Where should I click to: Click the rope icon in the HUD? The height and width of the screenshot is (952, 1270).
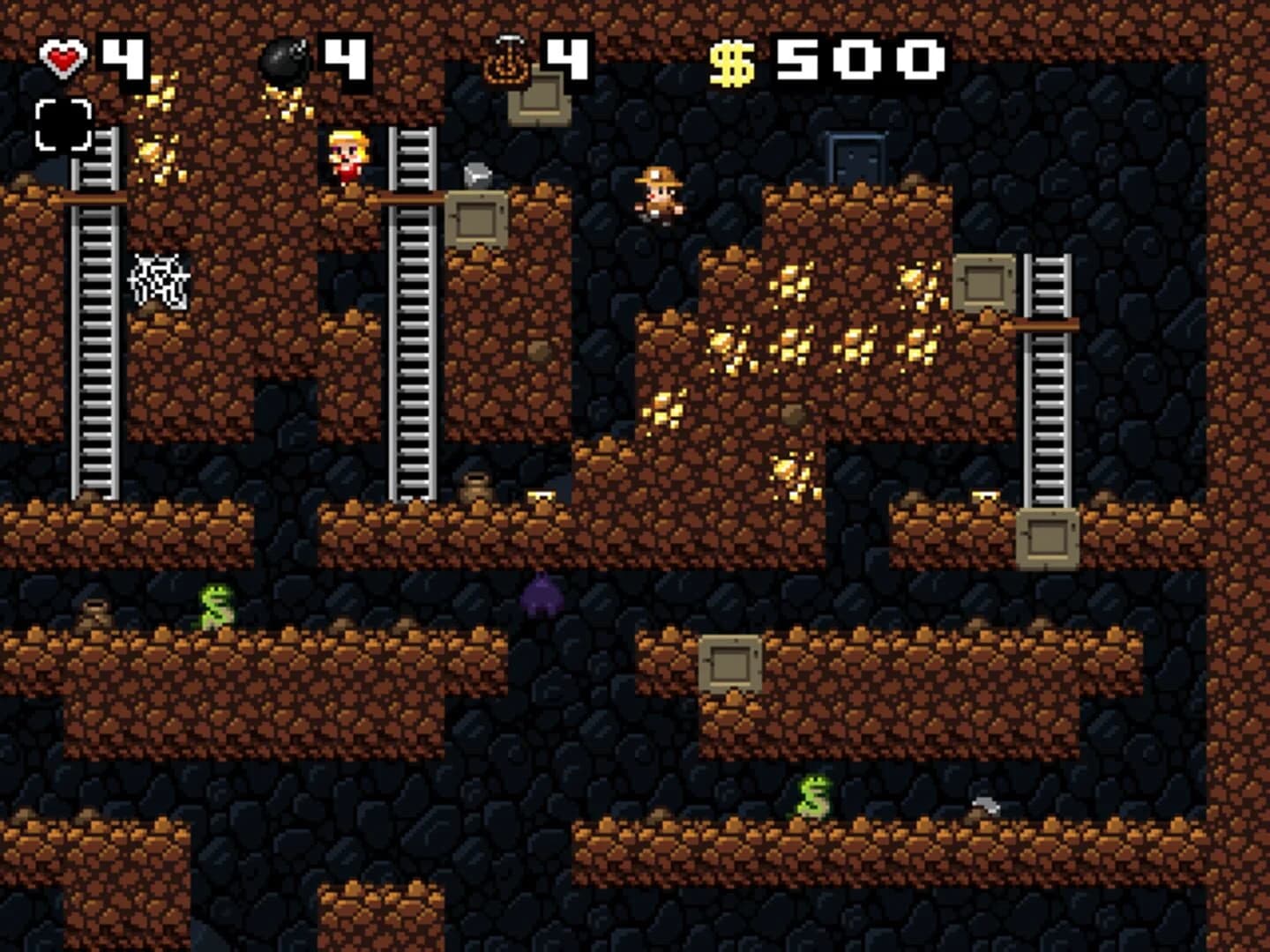click(x=505, y=58)
